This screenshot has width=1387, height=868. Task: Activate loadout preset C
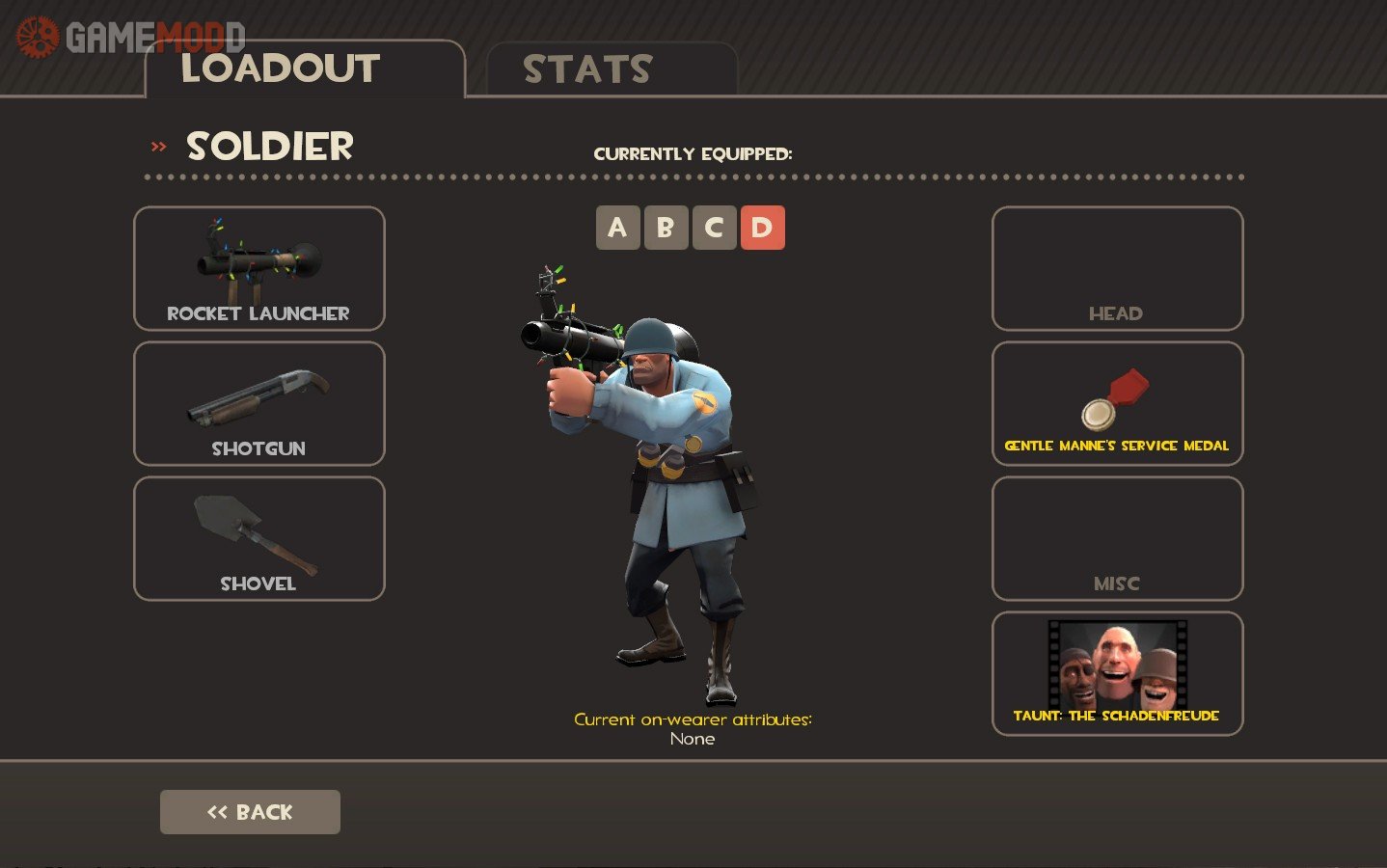point(714,228)
